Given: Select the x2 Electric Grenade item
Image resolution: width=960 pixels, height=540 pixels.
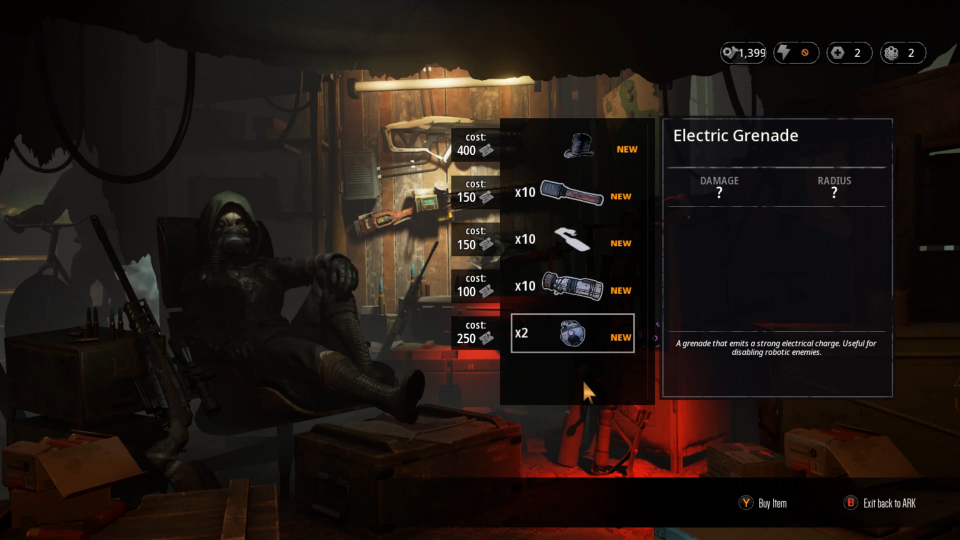Looking at the screenshot, I should pos(572,333).
